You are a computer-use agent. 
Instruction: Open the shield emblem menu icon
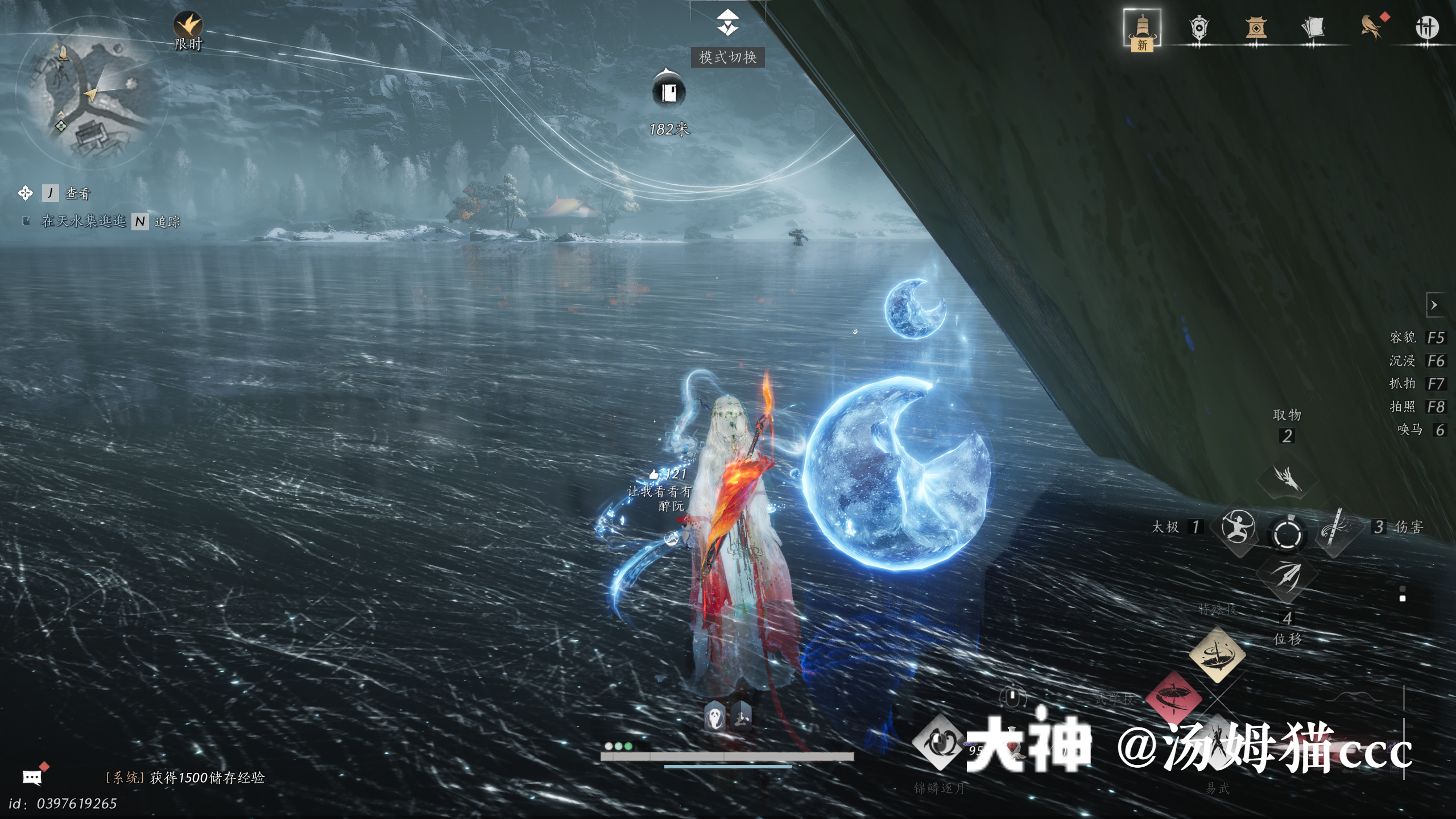tap(1199, 27)
